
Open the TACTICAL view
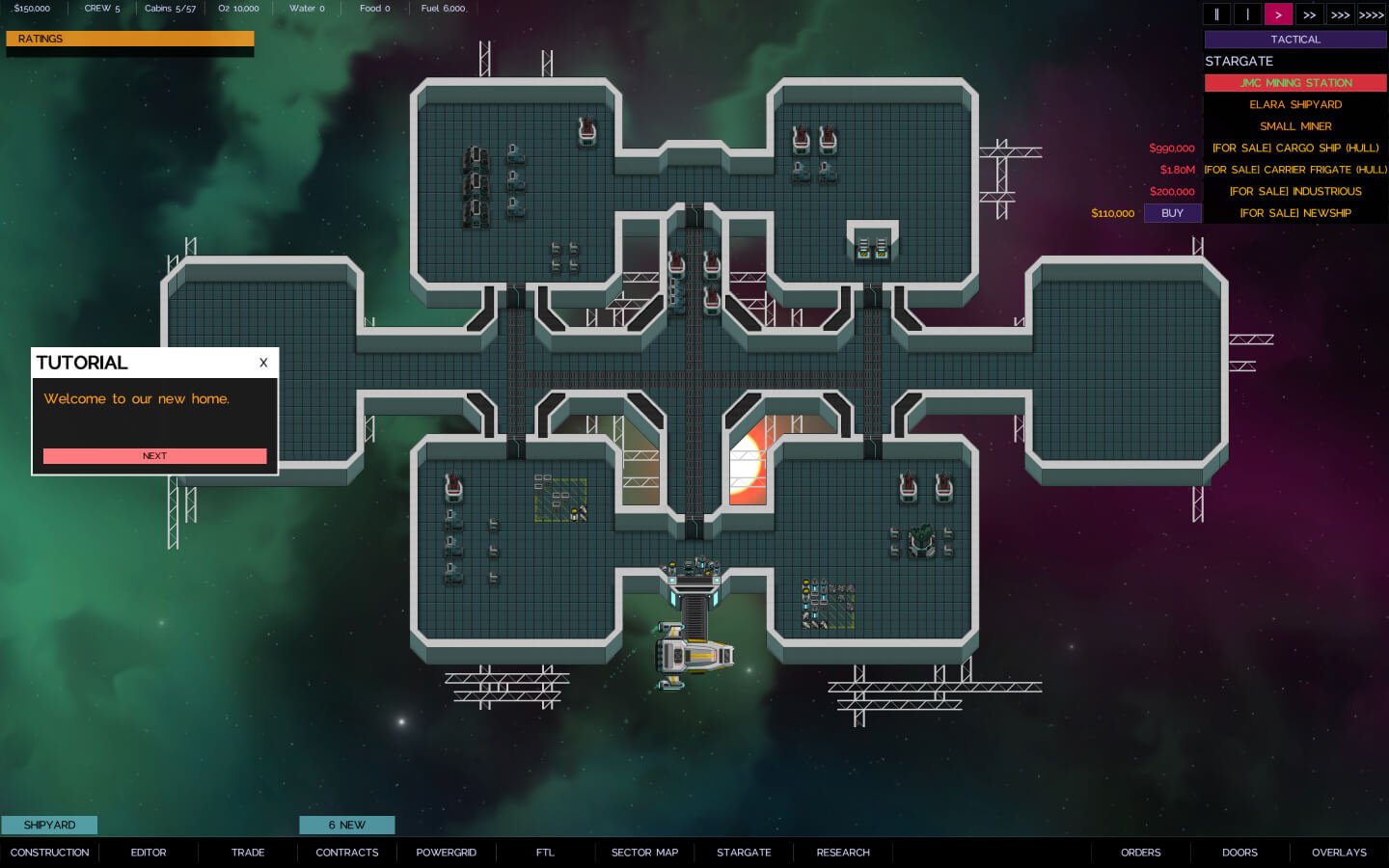(1295, 39)
